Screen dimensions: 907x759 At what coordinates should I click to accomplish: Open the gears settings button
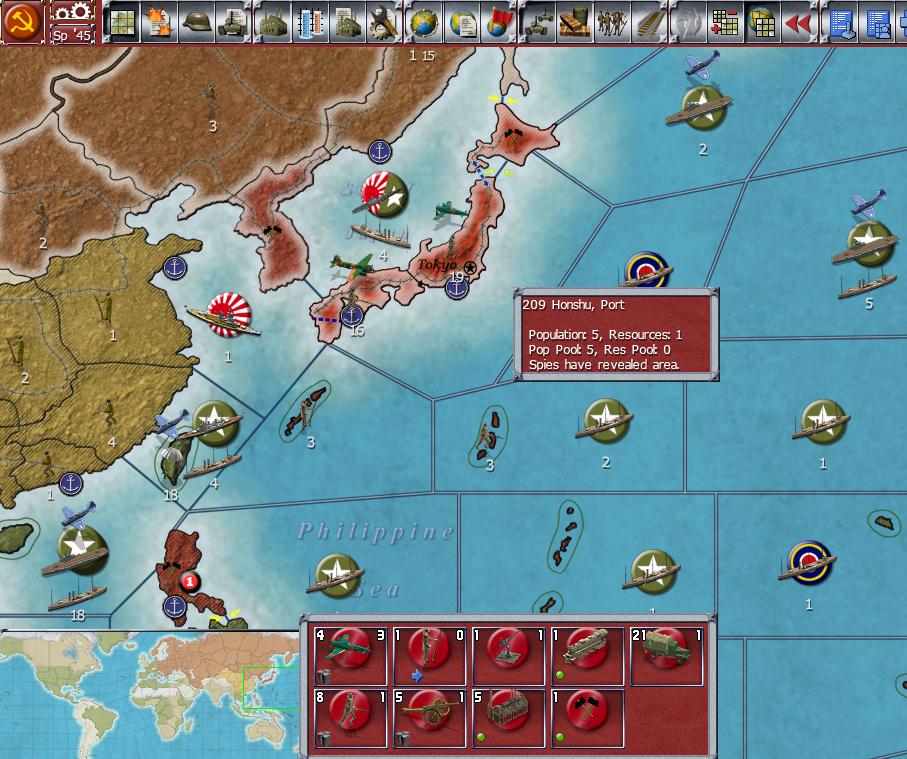click(72, 12)
